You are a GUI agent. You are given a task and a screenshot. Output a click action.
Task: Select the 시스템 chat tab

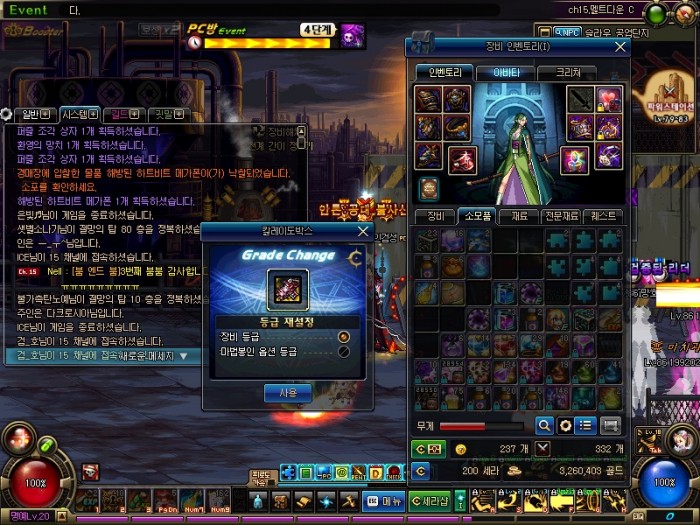[x=78, y=114]
